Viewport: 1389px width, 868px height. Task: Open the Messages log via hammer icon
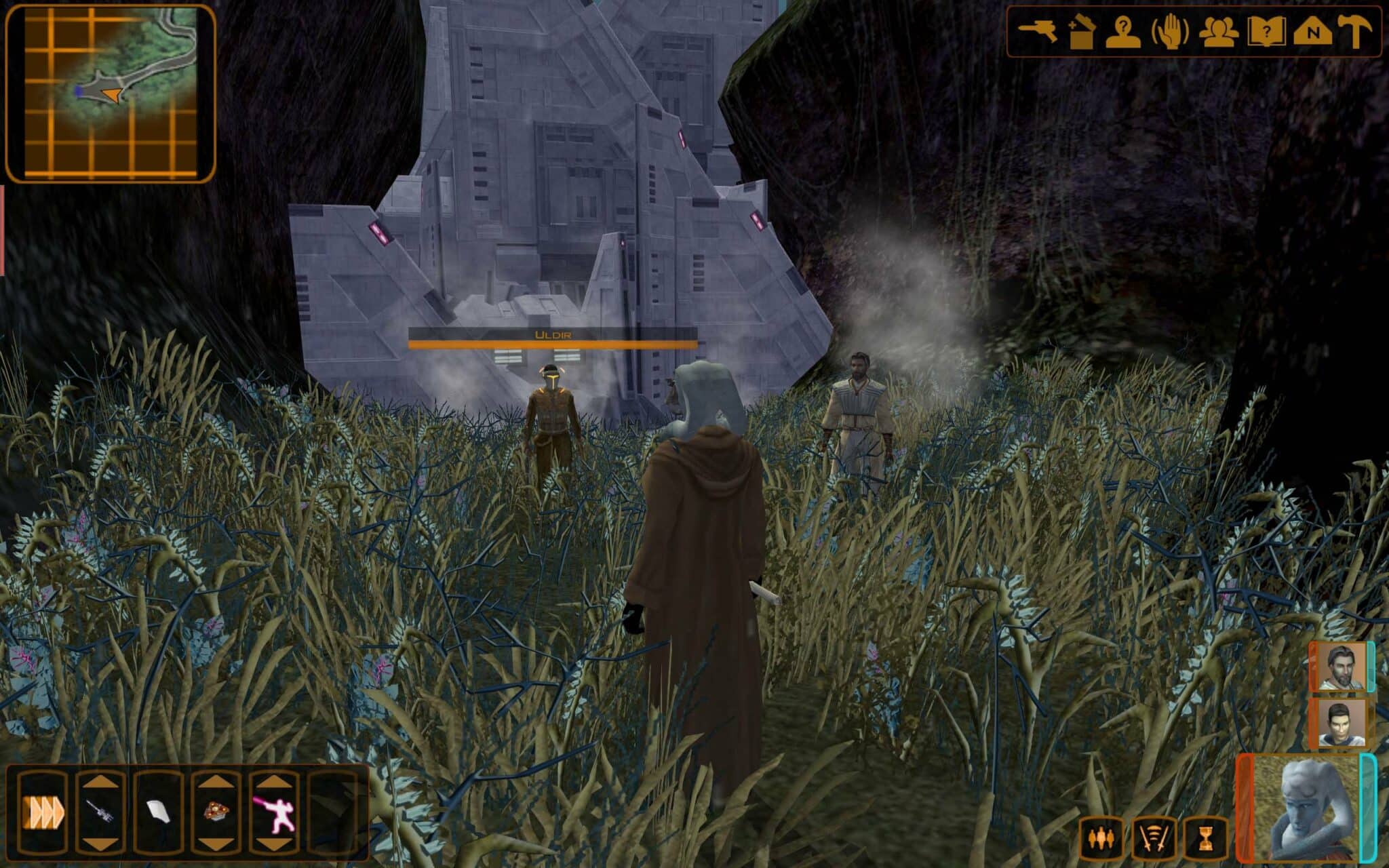tap(1355, 31)
